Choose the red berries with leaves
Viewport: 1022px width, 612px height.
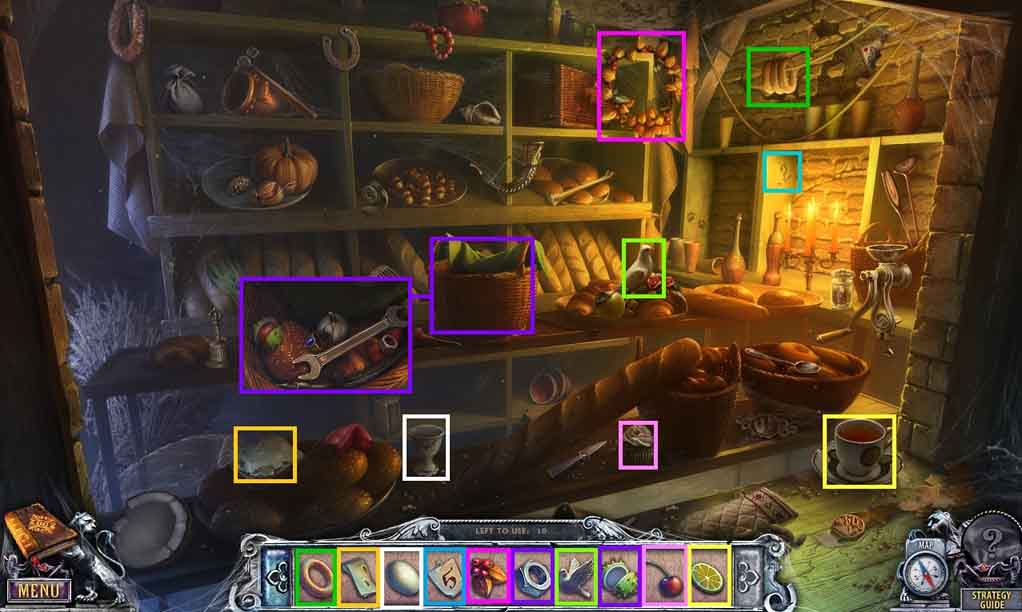coord(487,576)
